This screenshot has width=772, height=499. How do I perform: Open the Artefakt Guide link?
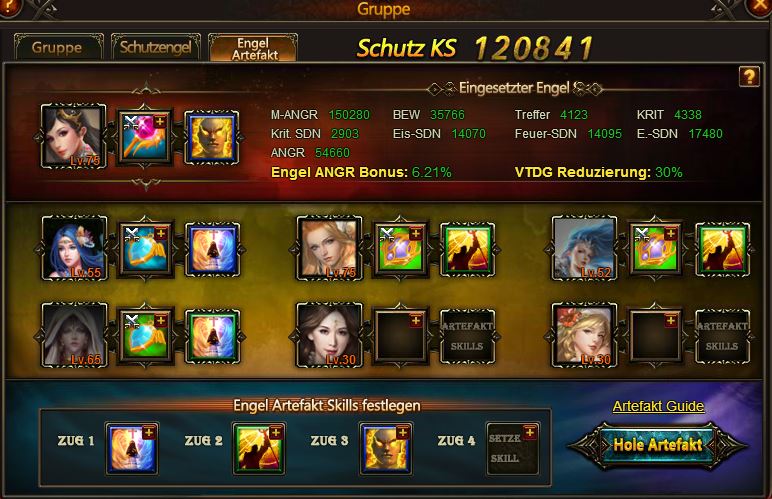point(658,406)
